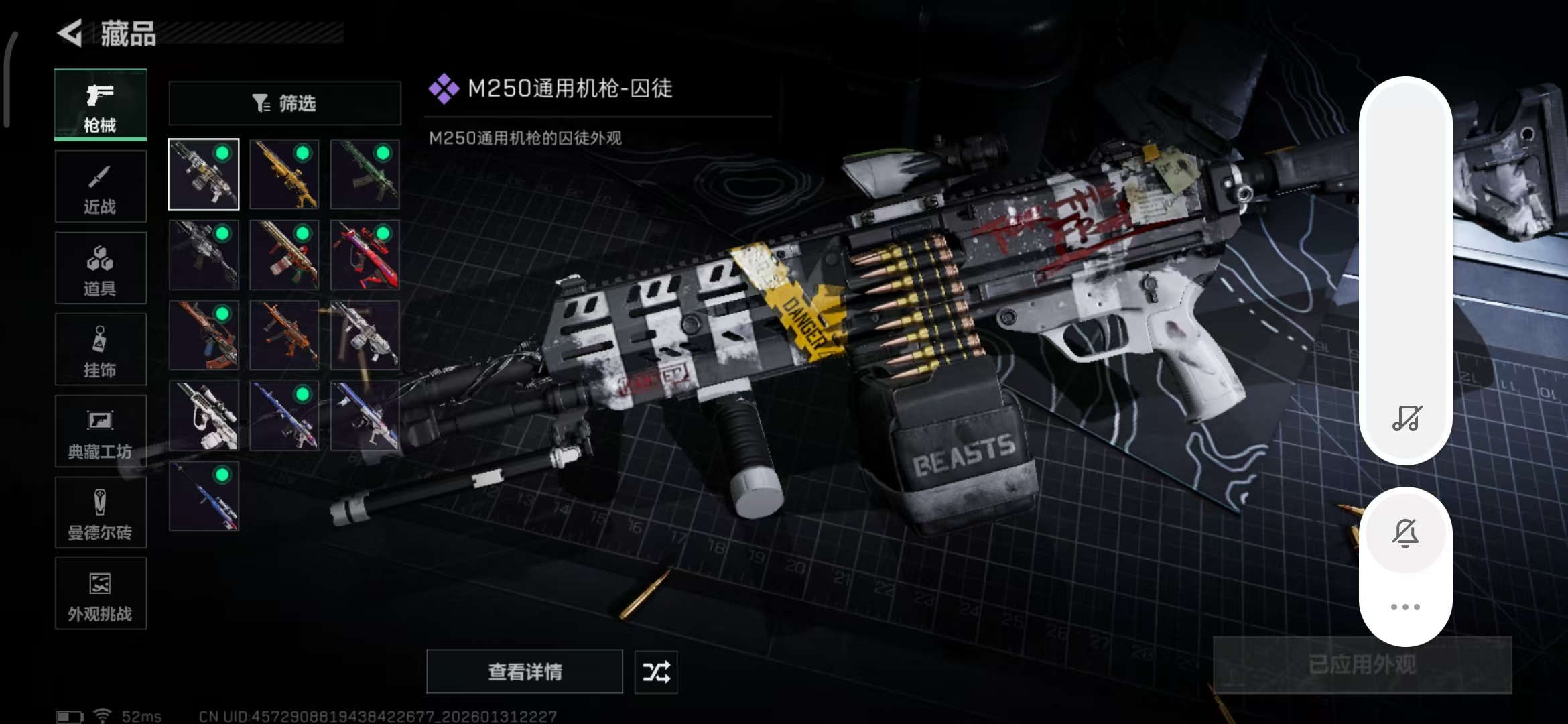This screenshot has width=1568, height=724.
Task: Click the shuffle skins icon beside 查看详情
Action: [x=655, y=672]
